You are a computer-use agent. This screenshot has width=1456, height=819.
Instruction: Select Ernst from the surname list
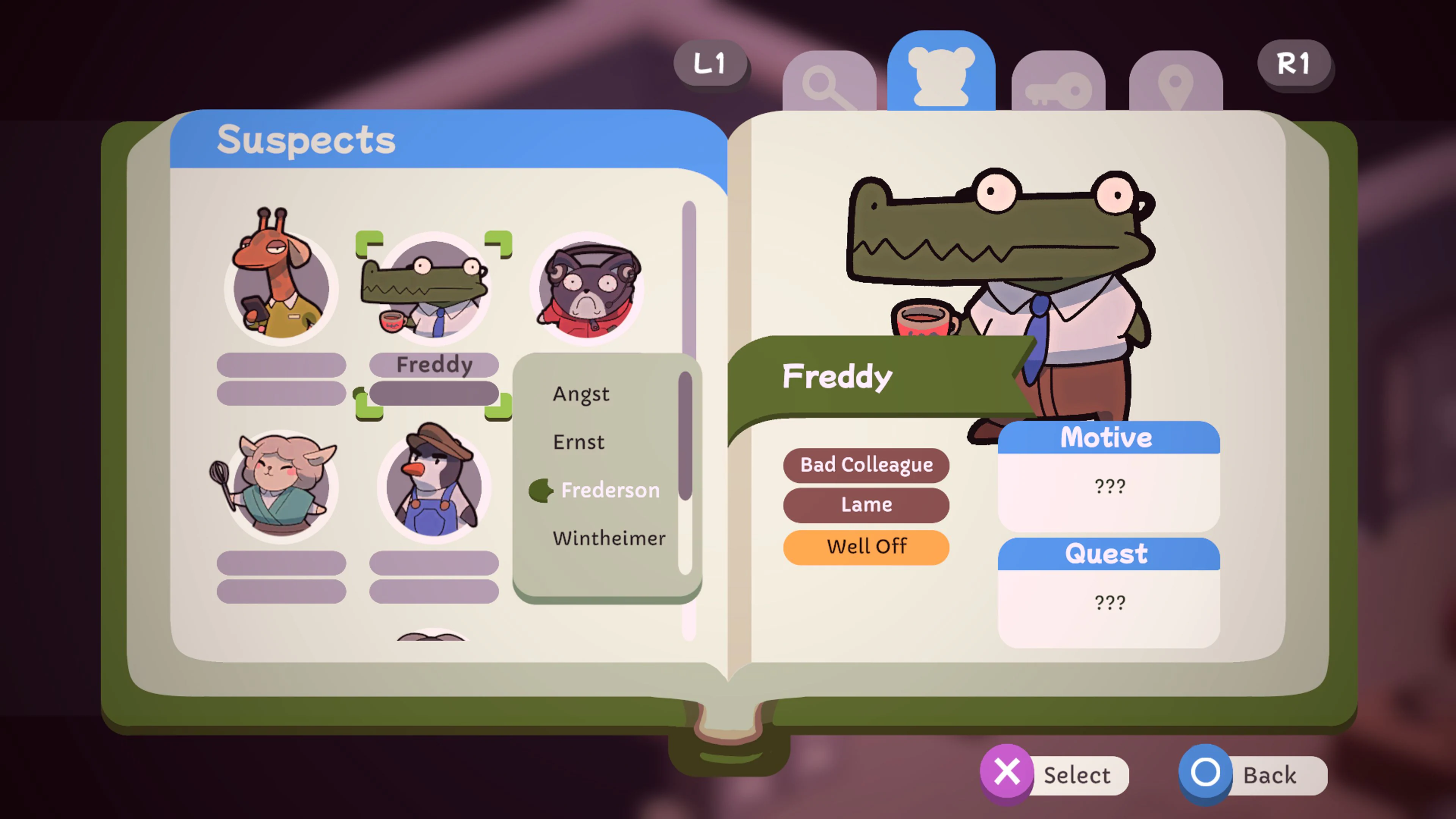(x=579, y=442)
